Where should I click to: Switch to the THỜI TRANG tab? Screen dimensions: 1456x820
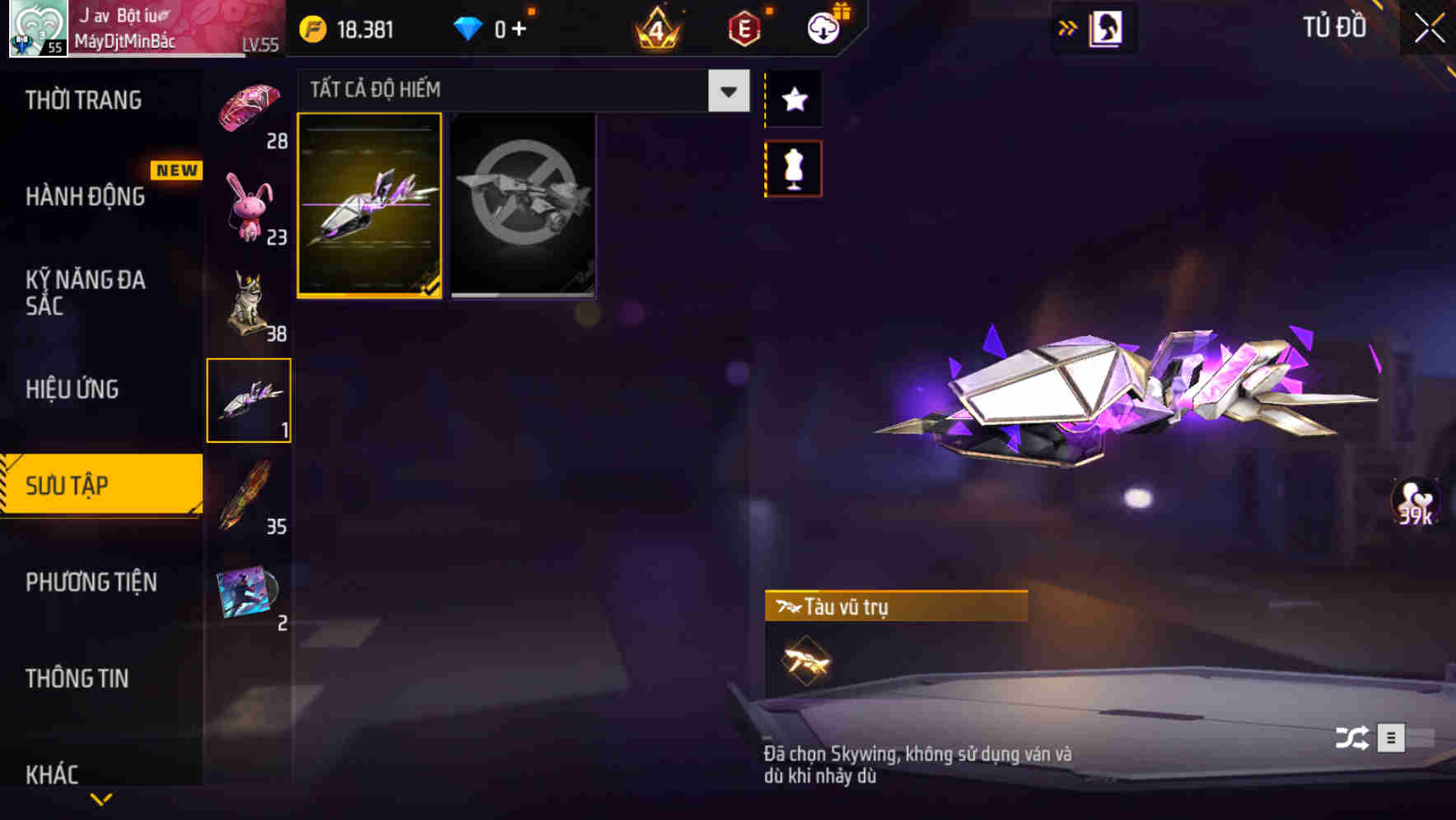(x=82, y=99)
